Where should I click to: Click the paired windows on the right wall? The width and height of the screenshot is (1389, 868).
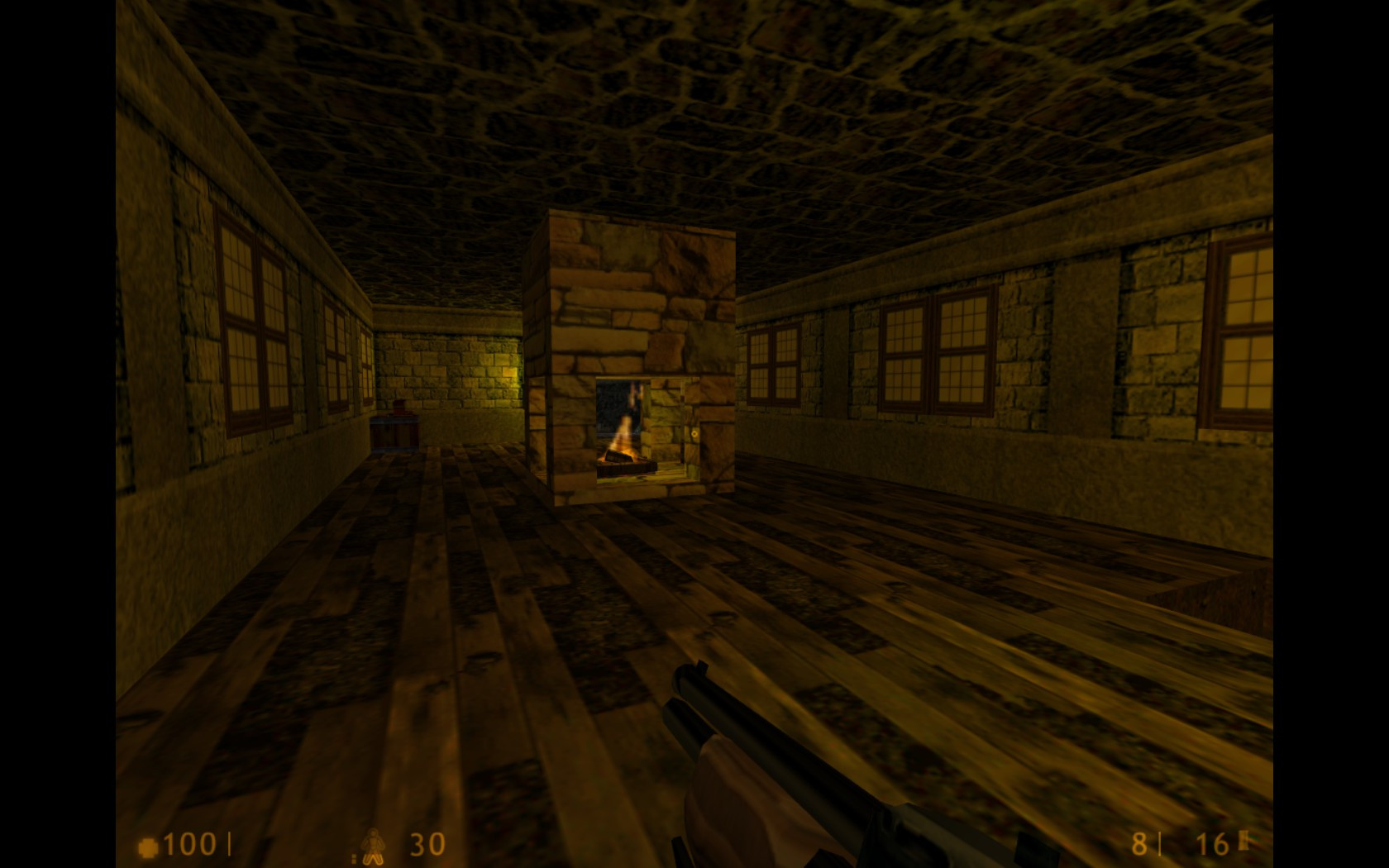pos(934,347)
